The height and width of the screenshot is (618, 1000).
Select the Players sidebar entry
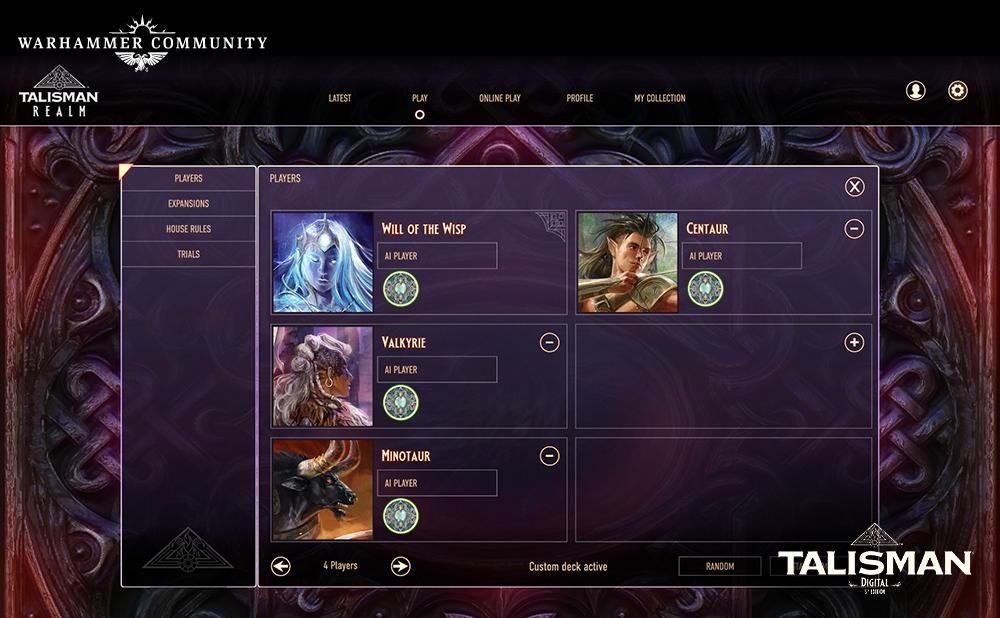coord(189,178)
